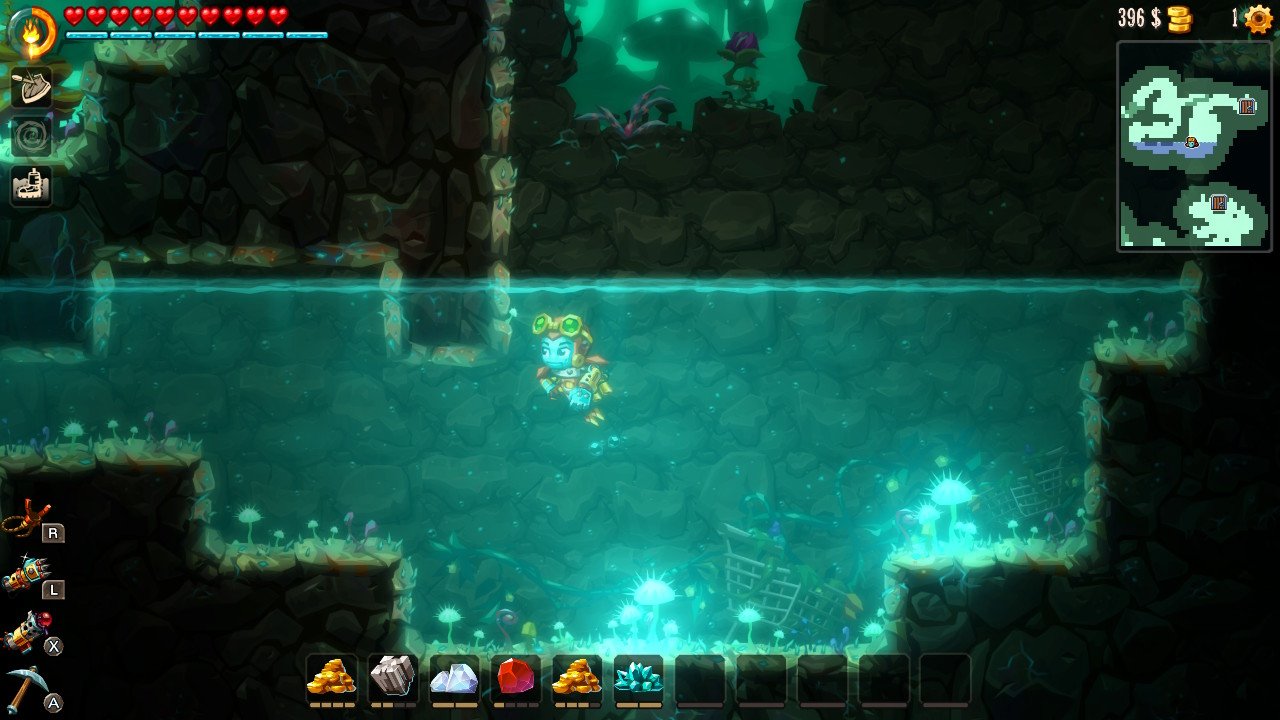Select the teal crystal cluster slot
Image resolution: width=1280 pixels, height=720 pixels.
[638, 678]
